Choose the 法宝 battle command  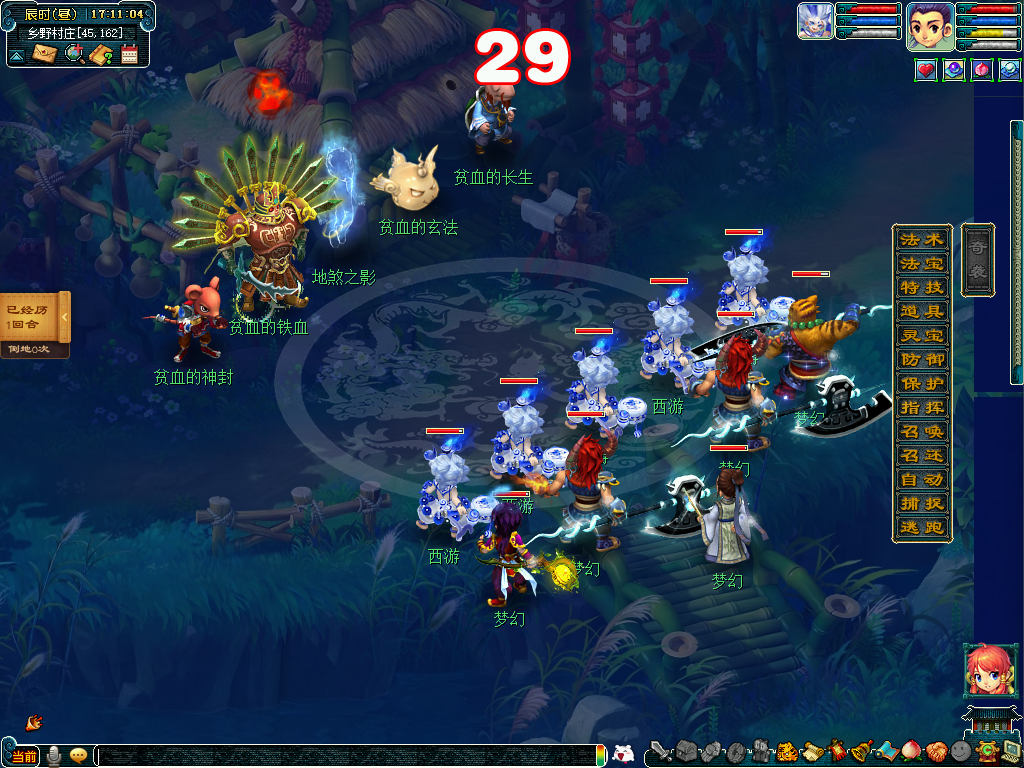(x=921, y=264)
